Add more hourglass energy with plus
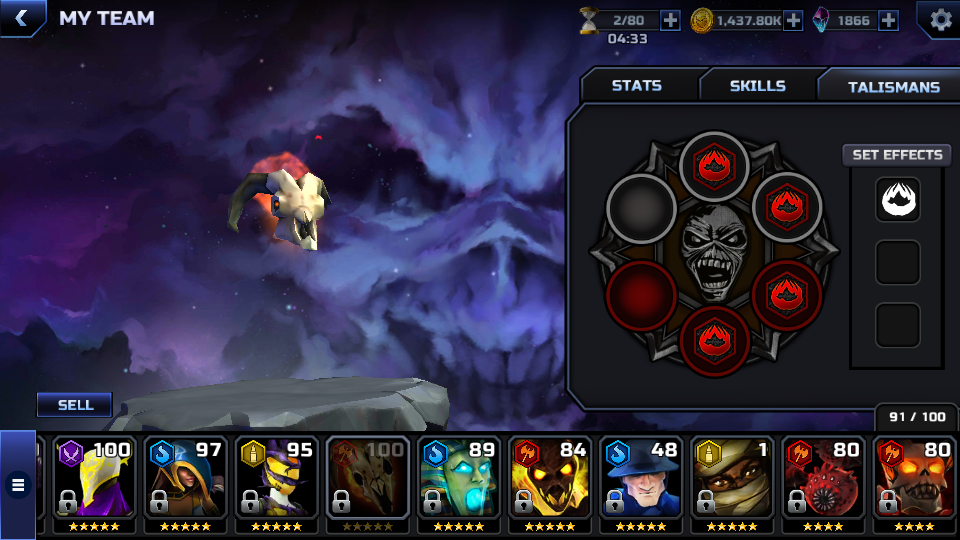Image resolution: width=960 pixels, height=540 pixels. pyautogui.click(x=669, y=20)
